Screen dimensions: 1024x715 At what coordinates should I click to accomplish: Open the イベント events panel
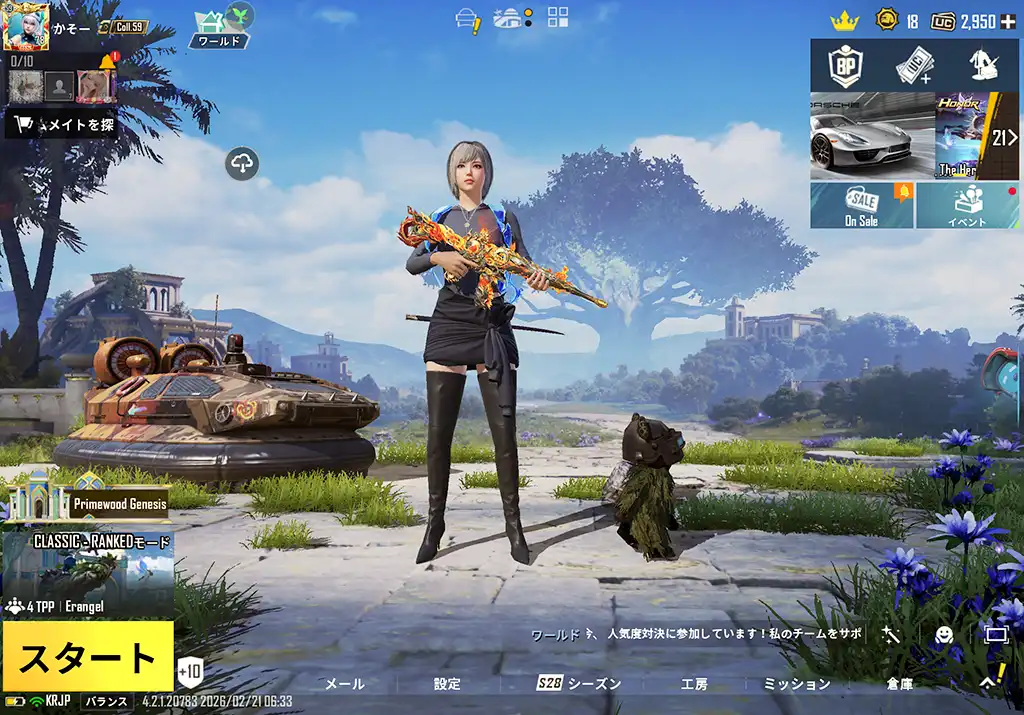pos(967,205)
